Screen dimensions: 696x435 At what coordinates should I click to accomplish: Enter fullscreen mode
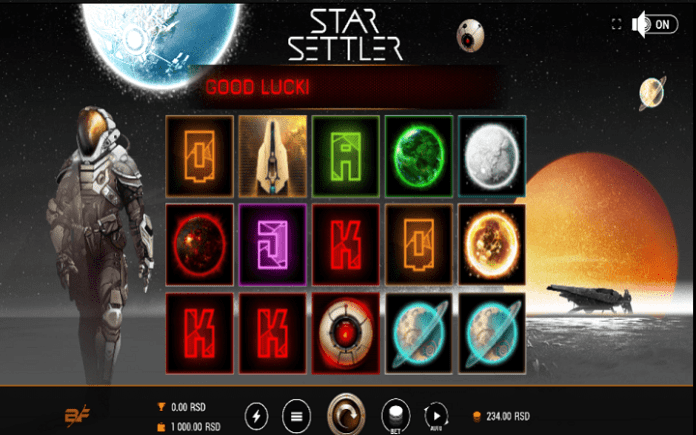pos(615,25)
